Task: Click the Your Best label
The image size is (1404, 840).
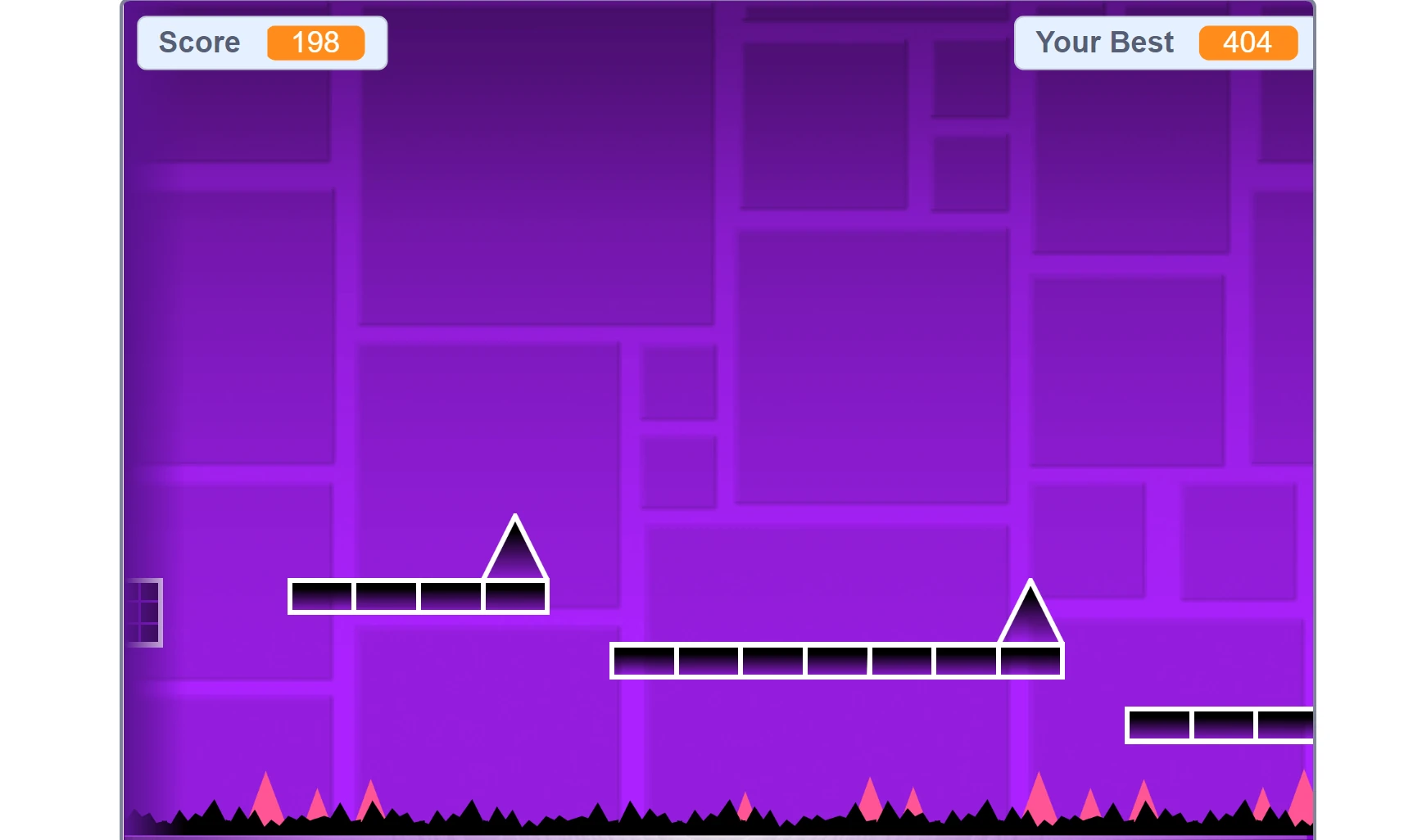Action: [1105, 41]
